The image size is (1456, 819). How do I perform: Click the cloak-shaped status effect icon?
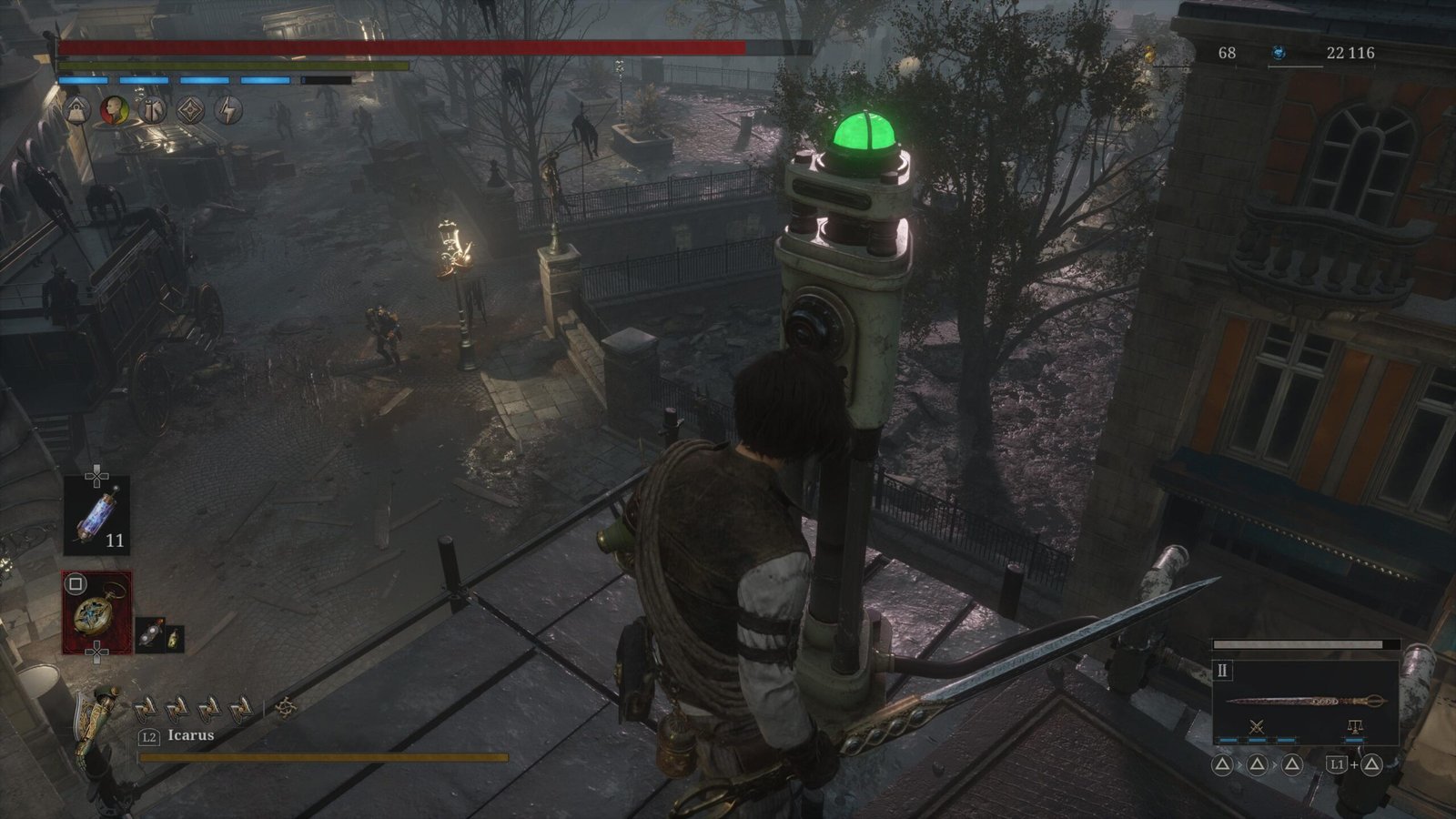[152, 111]
